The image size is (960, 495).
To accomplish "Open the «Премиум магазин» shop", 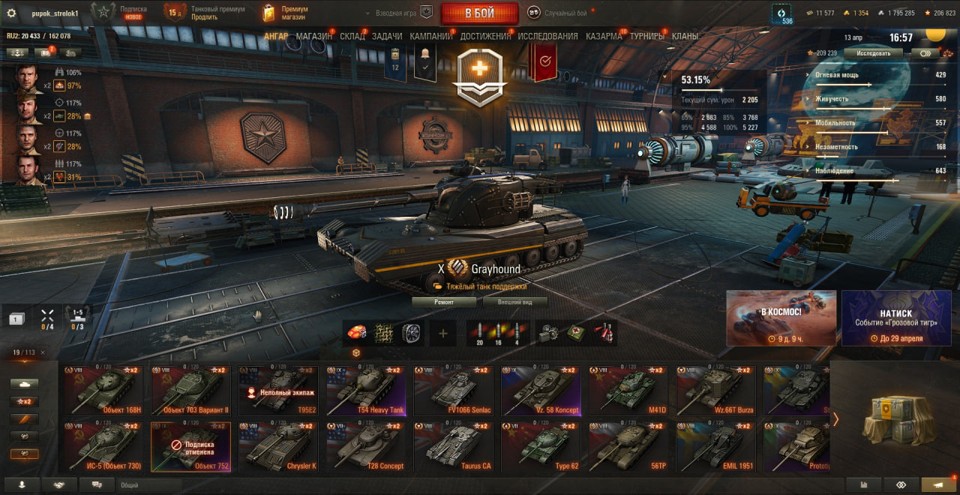I will click(x=287, y=13).
